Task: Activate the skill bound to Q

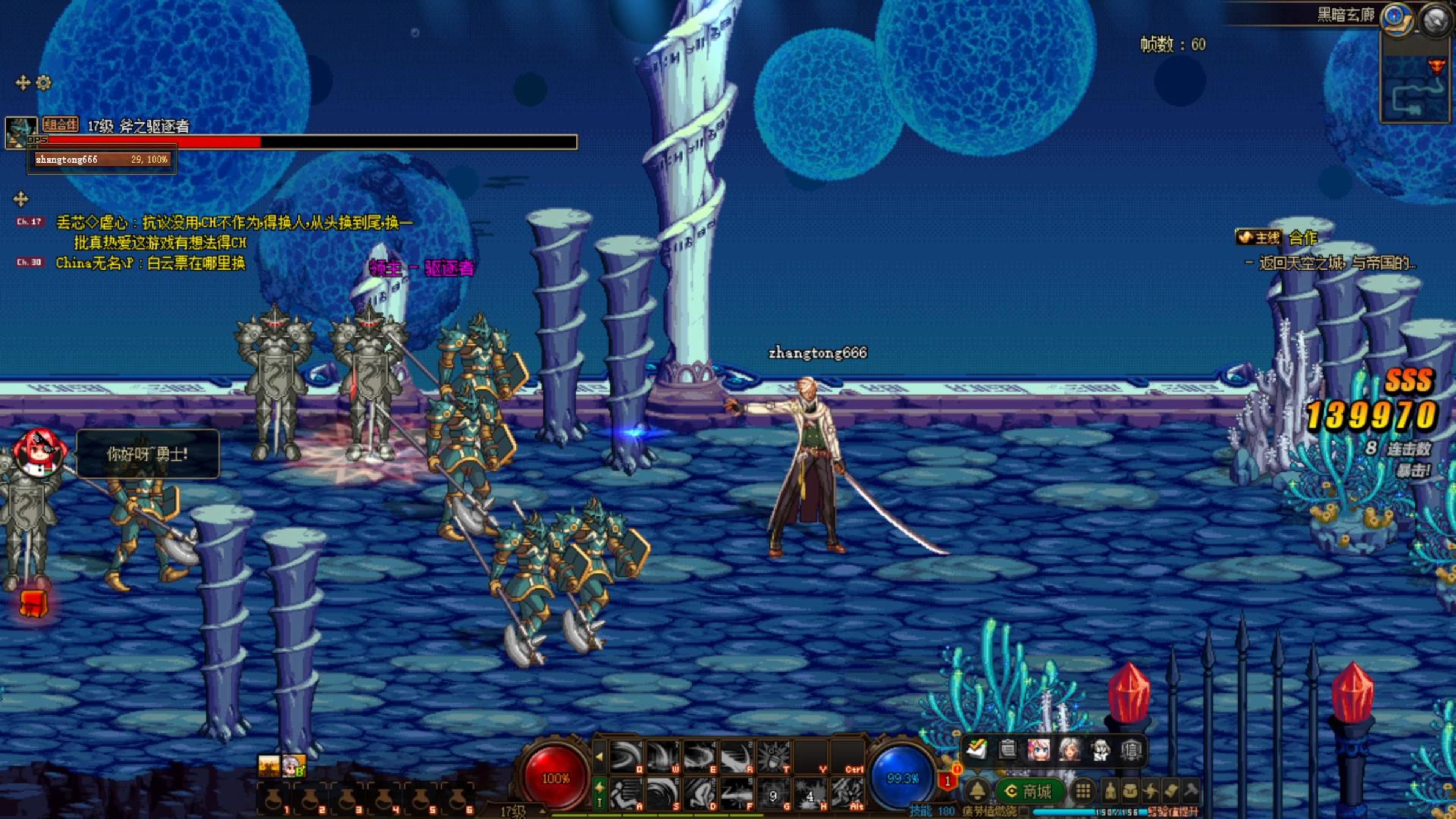Action: point(625,757)
